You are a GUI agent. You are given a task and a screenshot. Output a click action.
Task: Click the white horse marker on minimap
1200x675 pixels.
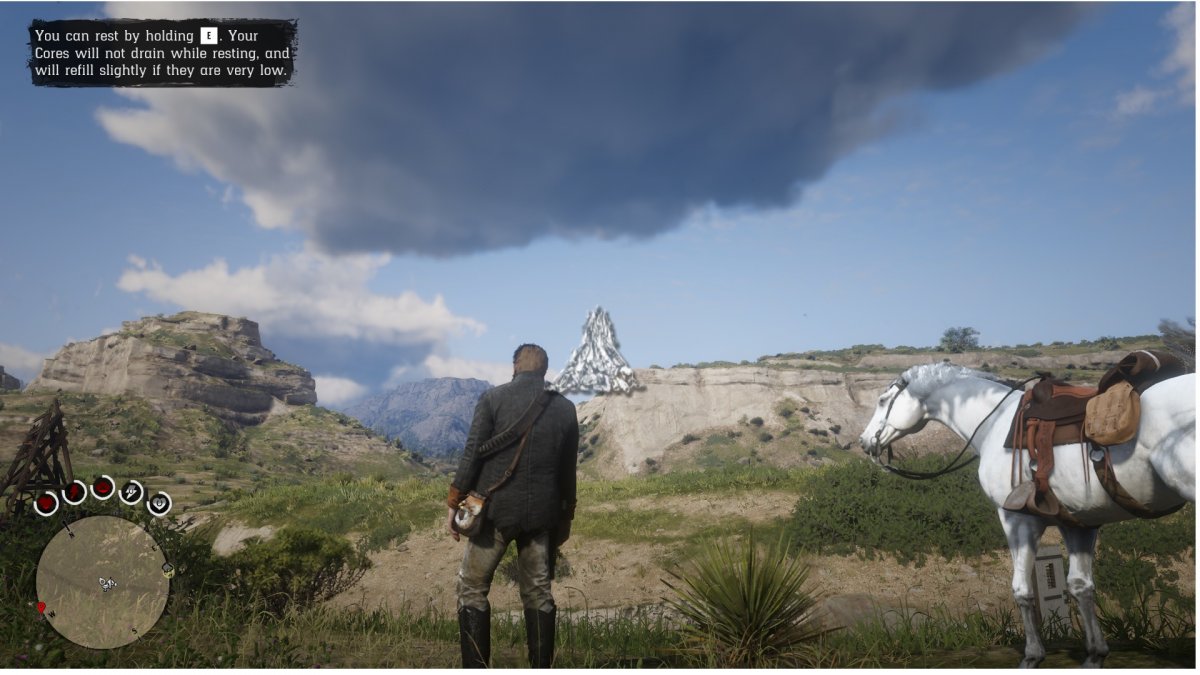point(108,583)
